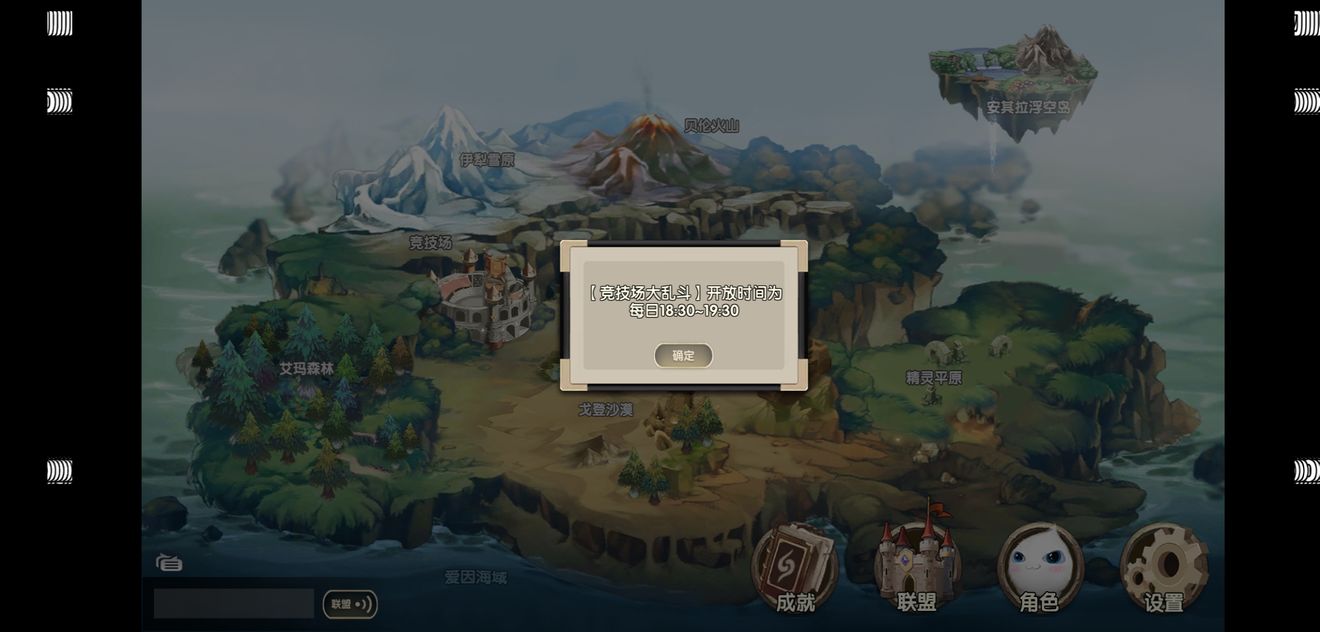Image resolution: width=1320 pixels, height=632 pixels.
Task: Select the 艾玛森林 forest region
Action: coord(306,368)
